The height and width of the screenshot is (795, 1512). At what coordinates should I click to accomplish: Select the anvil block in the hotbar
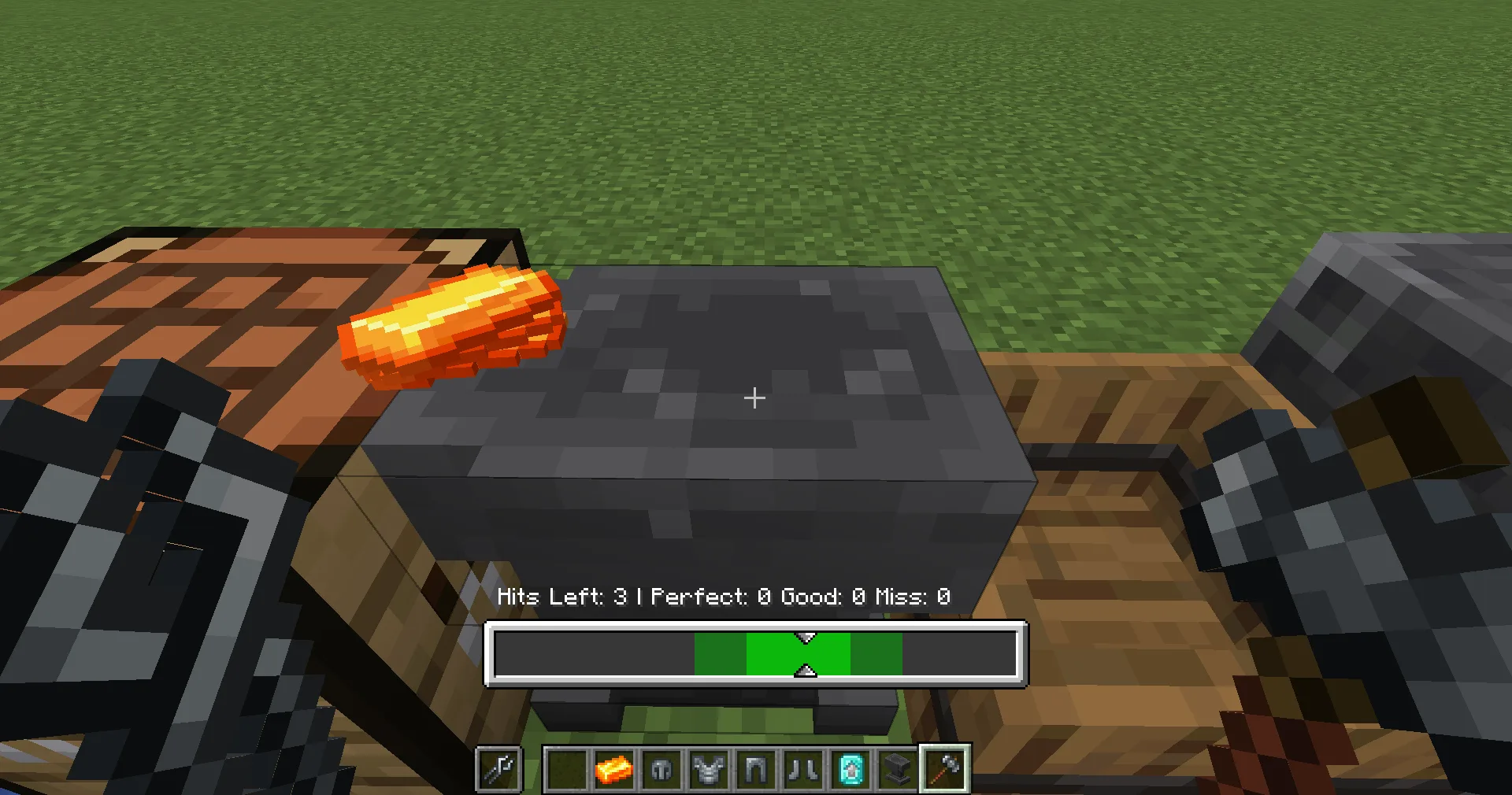click(897, 769)
